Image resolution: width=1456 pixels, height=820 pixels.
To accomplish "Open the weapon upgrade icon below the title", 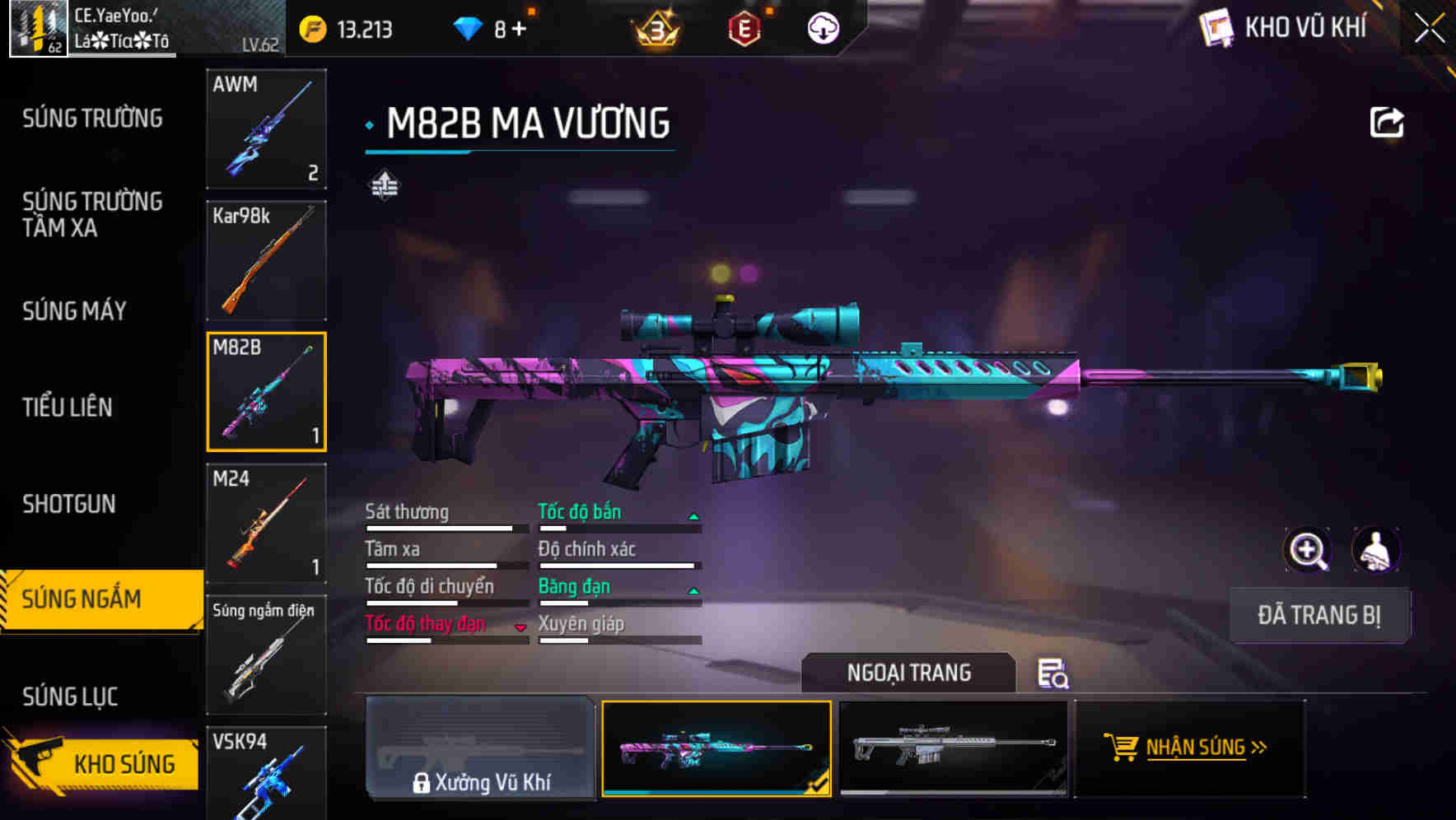I will click(x=384, y=184).
